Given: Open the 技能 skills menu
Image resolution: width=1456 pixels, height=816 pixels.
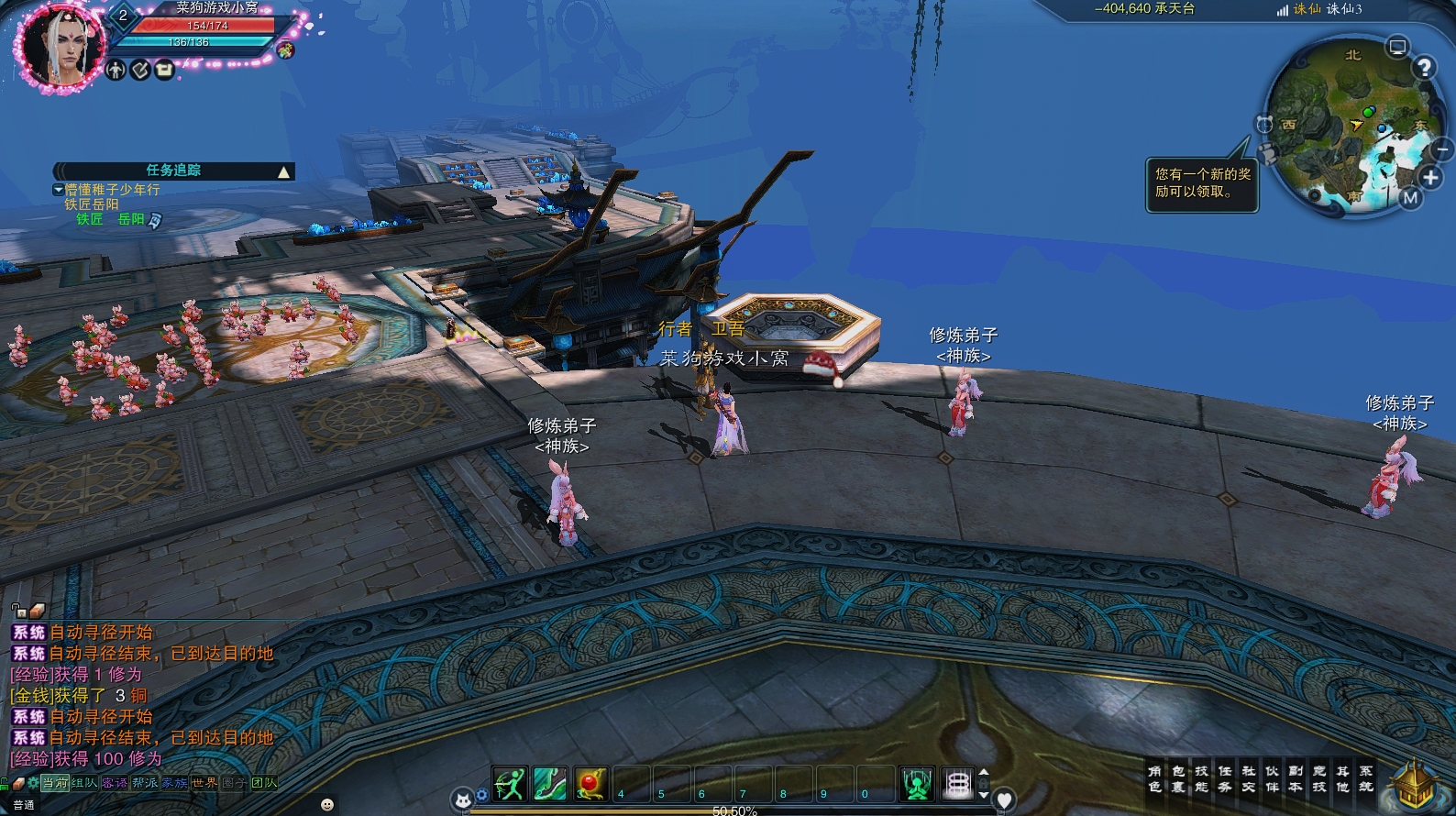Looking at the screenshot, I should tap(1201, 779).
